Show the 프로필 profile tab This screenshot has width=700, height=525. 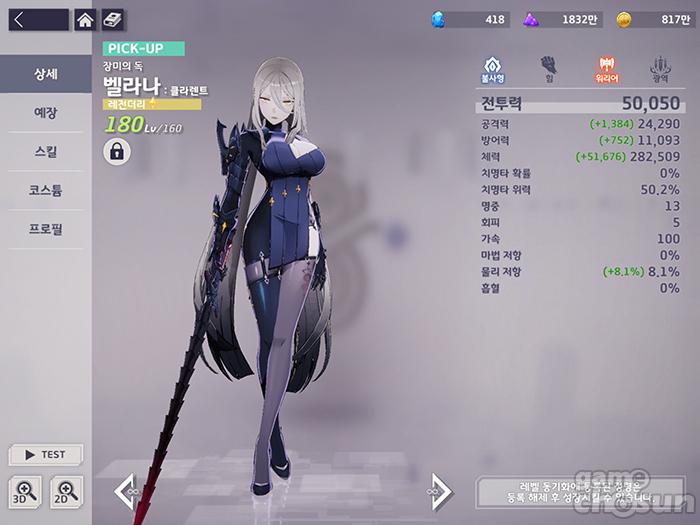(45, 229)
